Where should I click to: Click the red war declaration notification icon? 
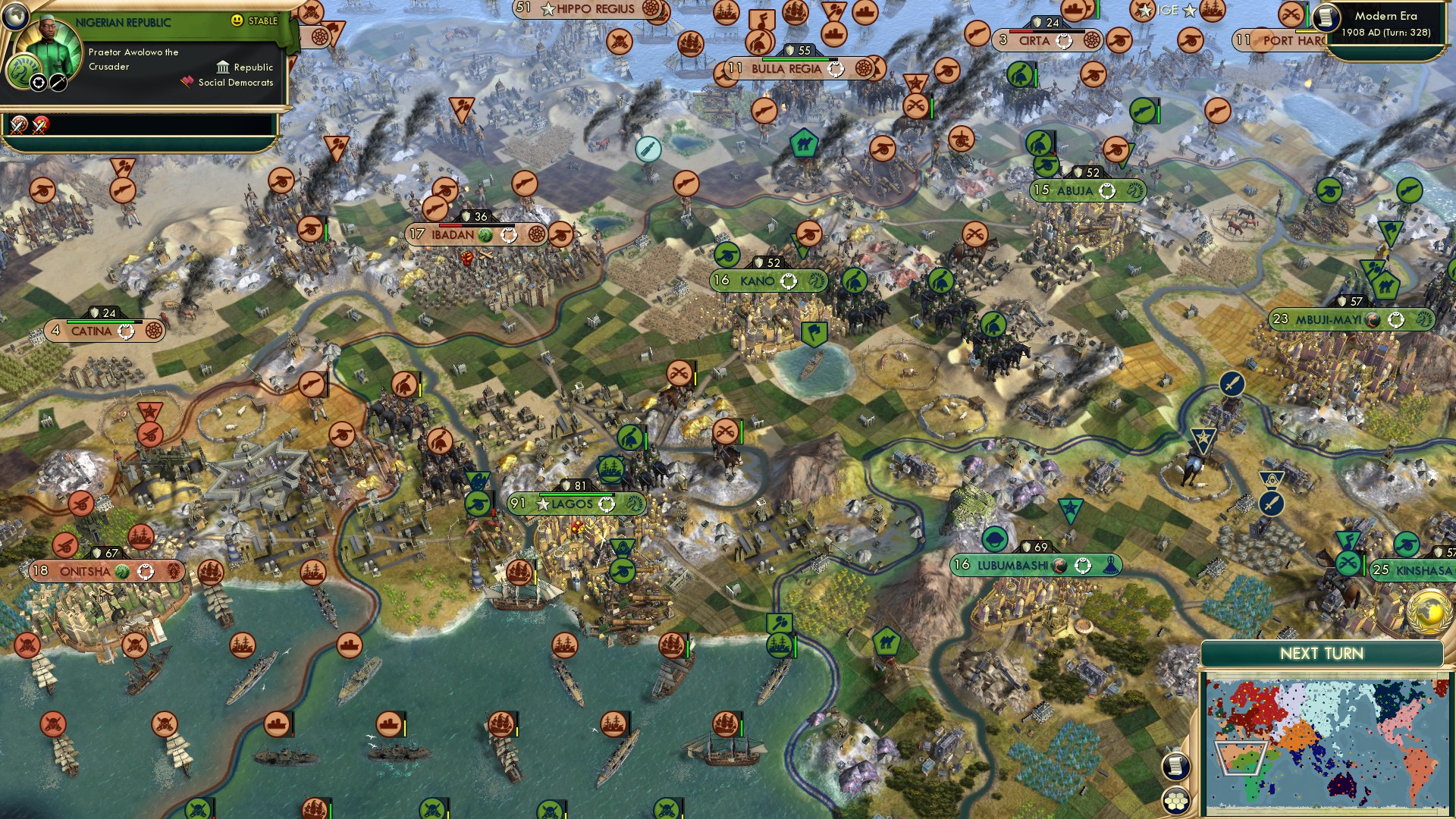click(x=39, y=127)
